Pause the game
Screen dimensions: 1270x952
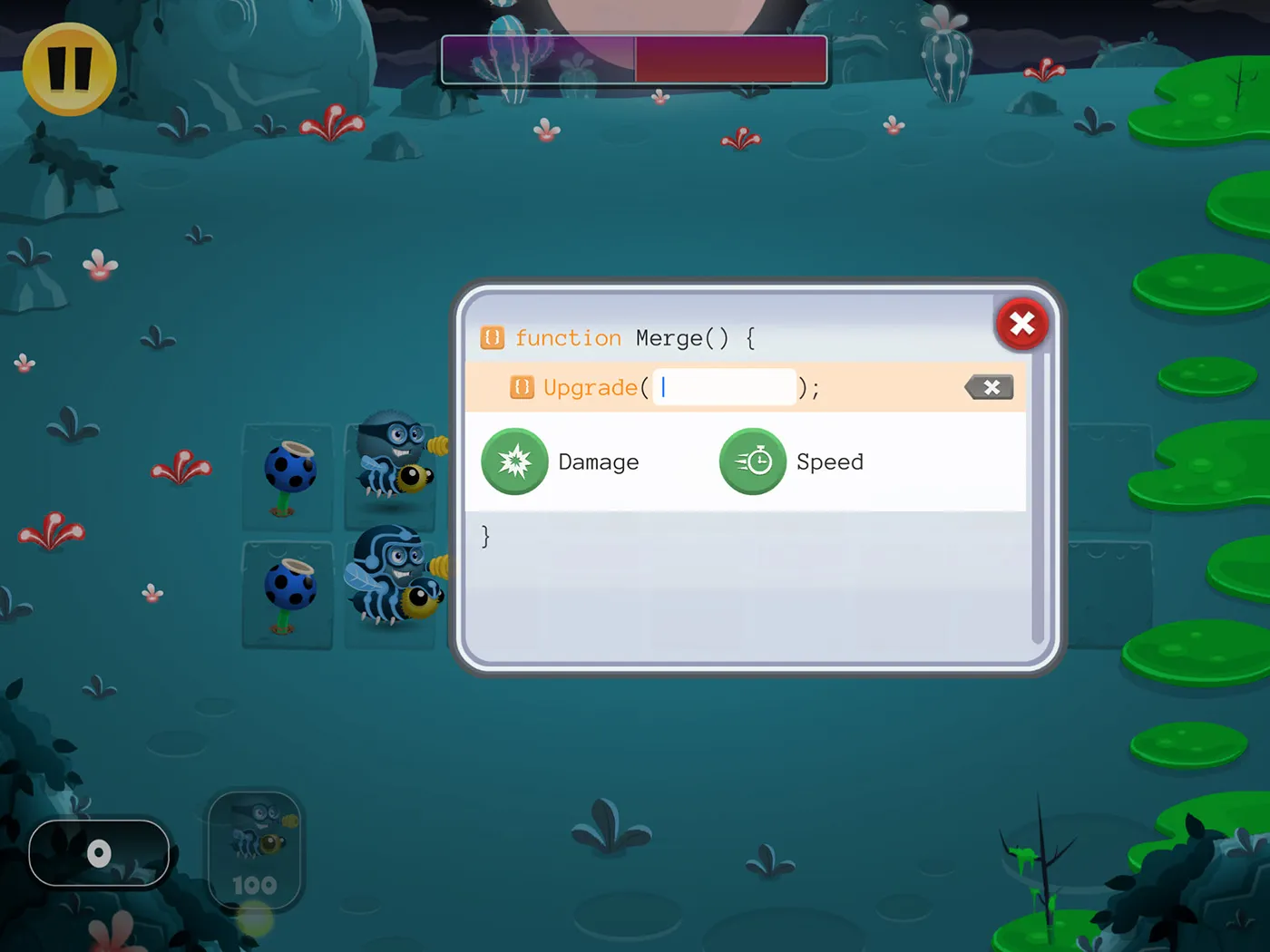[x=68, y=69]
